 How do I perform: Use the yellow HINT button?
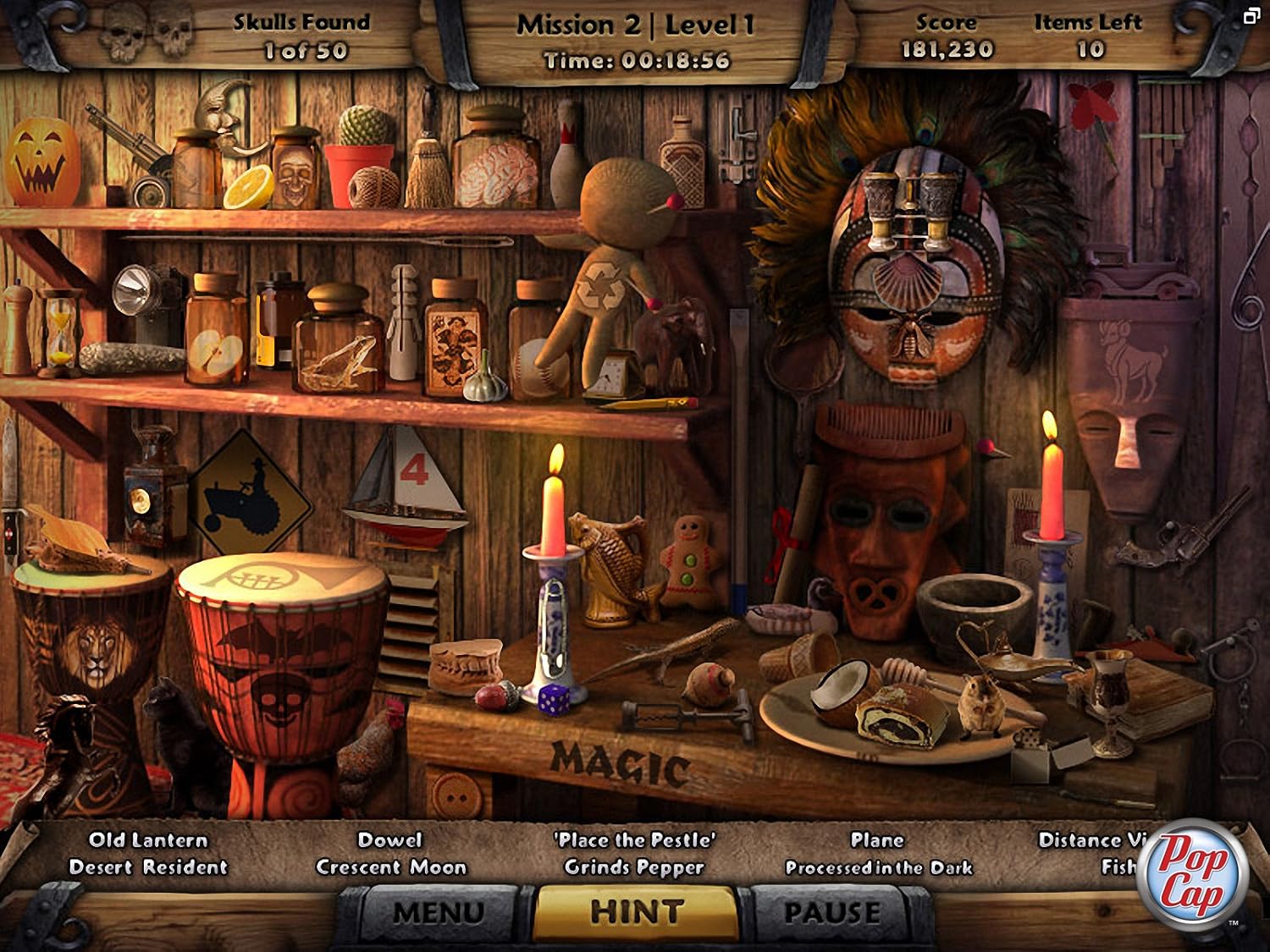pos(637,911)
